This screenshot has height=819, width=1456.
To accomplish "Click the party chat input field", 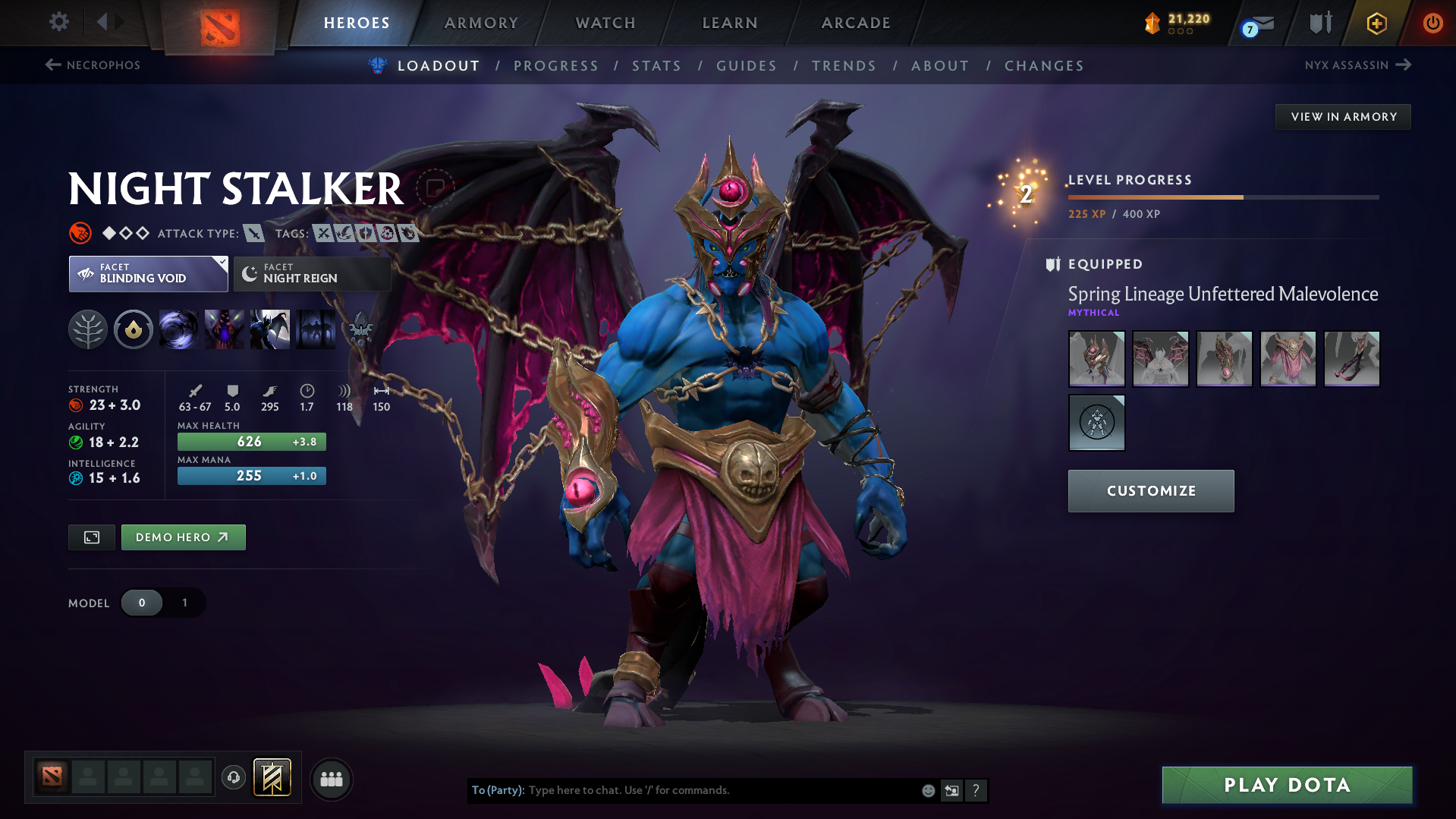I will tap(683, 790).
